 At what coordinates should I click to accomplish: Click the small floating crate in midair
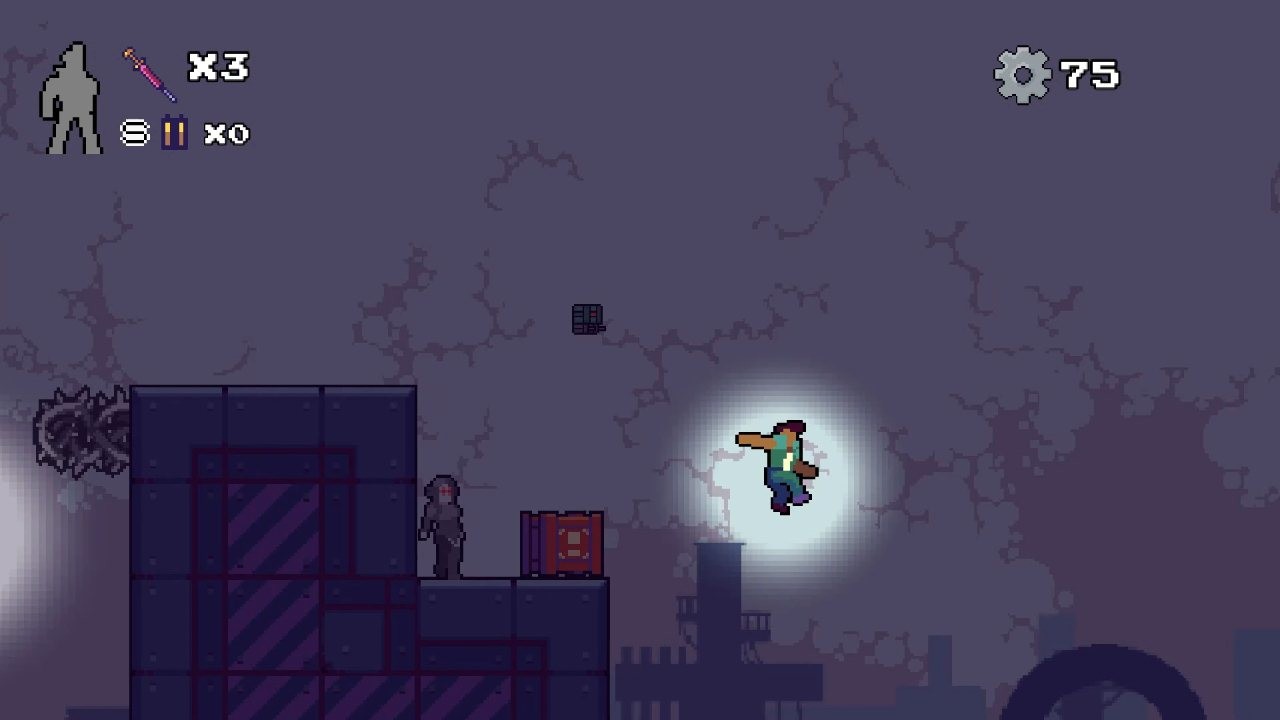[585, 317]
